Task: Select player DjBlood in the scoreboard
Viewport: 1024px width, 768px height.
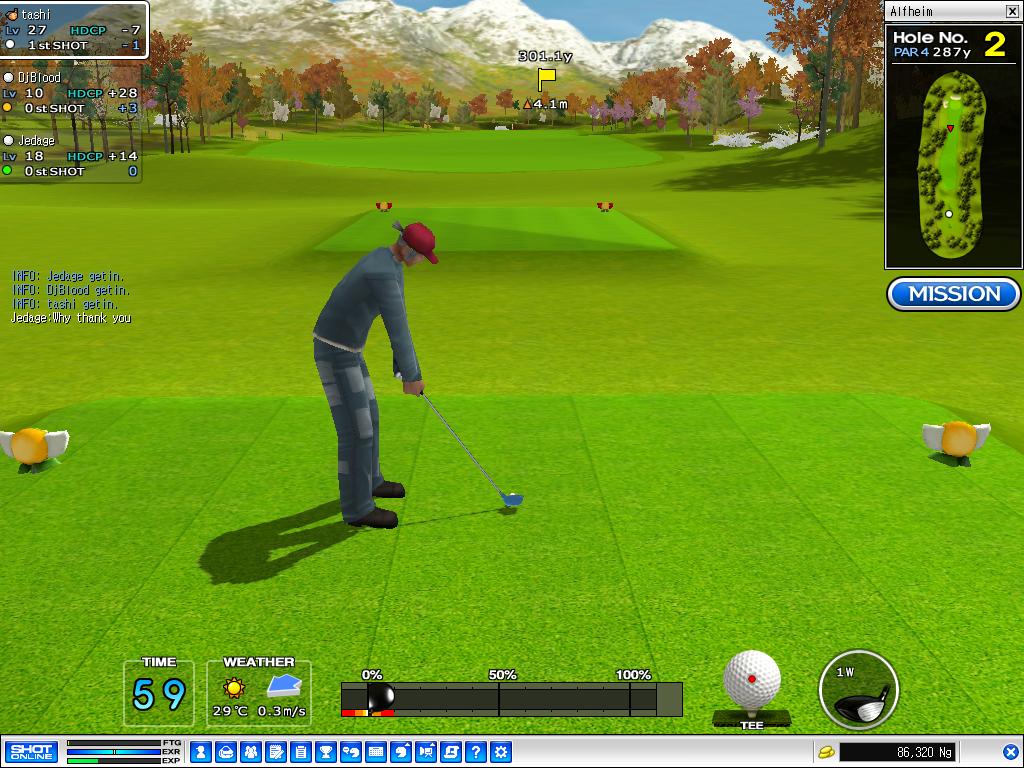Action: tap(70, 93)
